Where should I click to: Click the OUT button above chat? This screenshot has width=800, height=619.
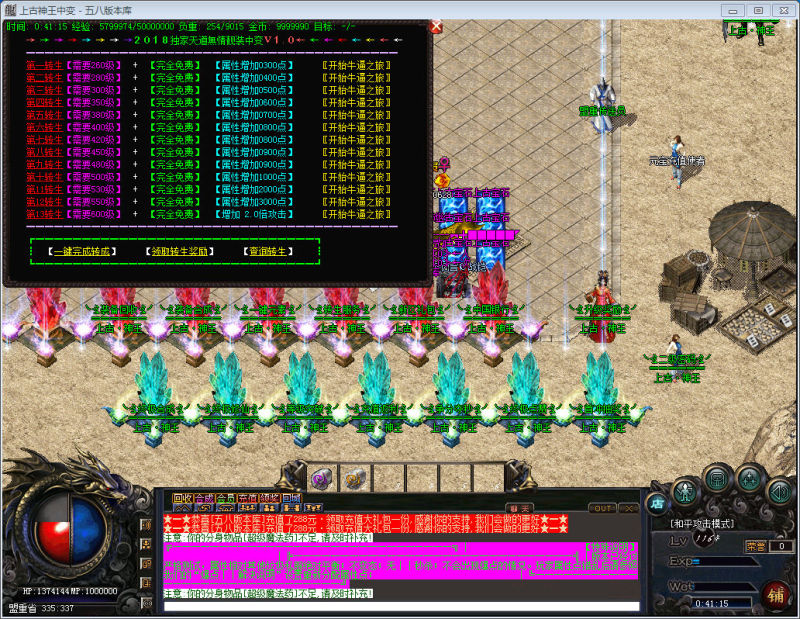coord(602,508)
